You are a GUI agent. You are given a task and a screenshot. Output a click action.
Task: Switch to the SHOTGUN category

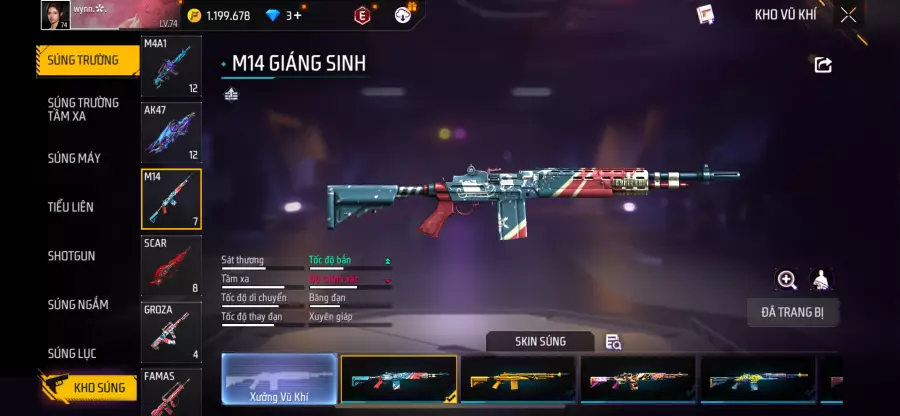pyautogui.click(x=72, y=256)
